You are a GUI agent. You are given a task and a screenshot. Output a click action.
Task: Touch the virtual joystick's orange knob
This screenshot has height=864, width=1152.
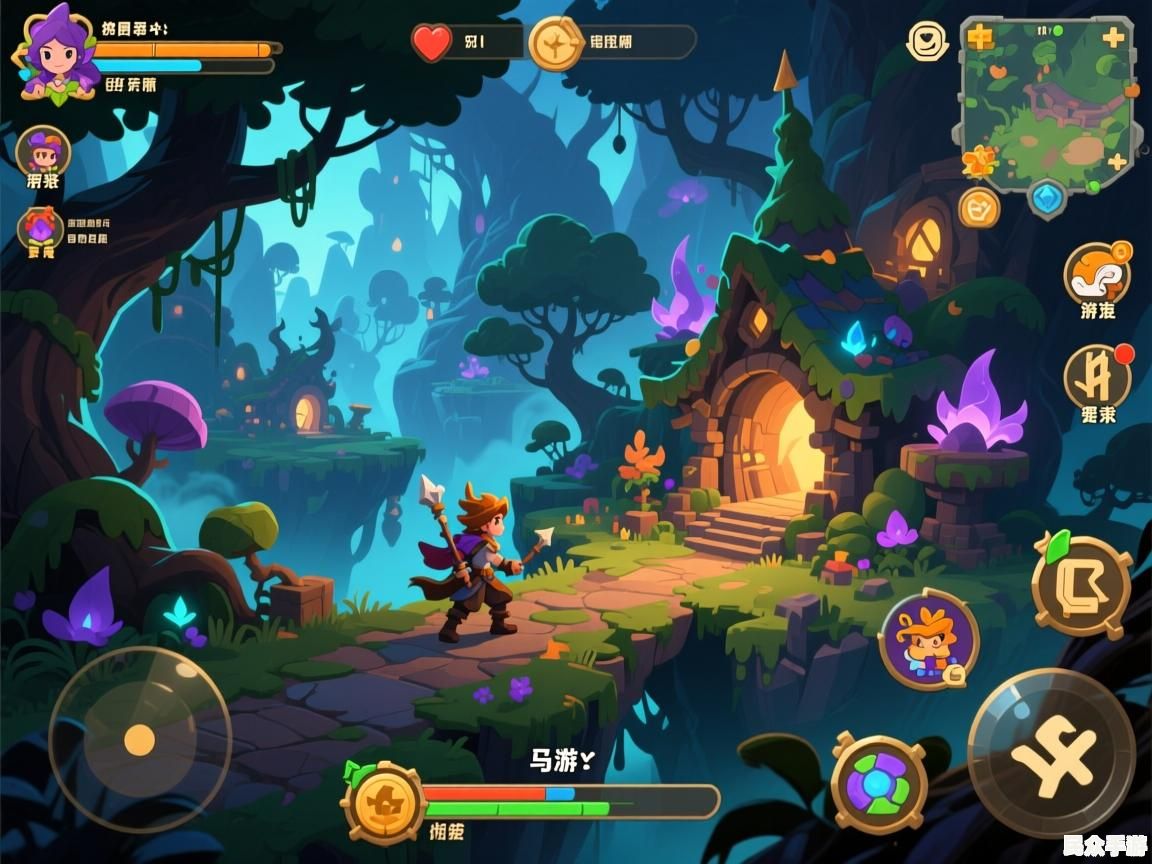pyautogui.click(x=139, y=740)
